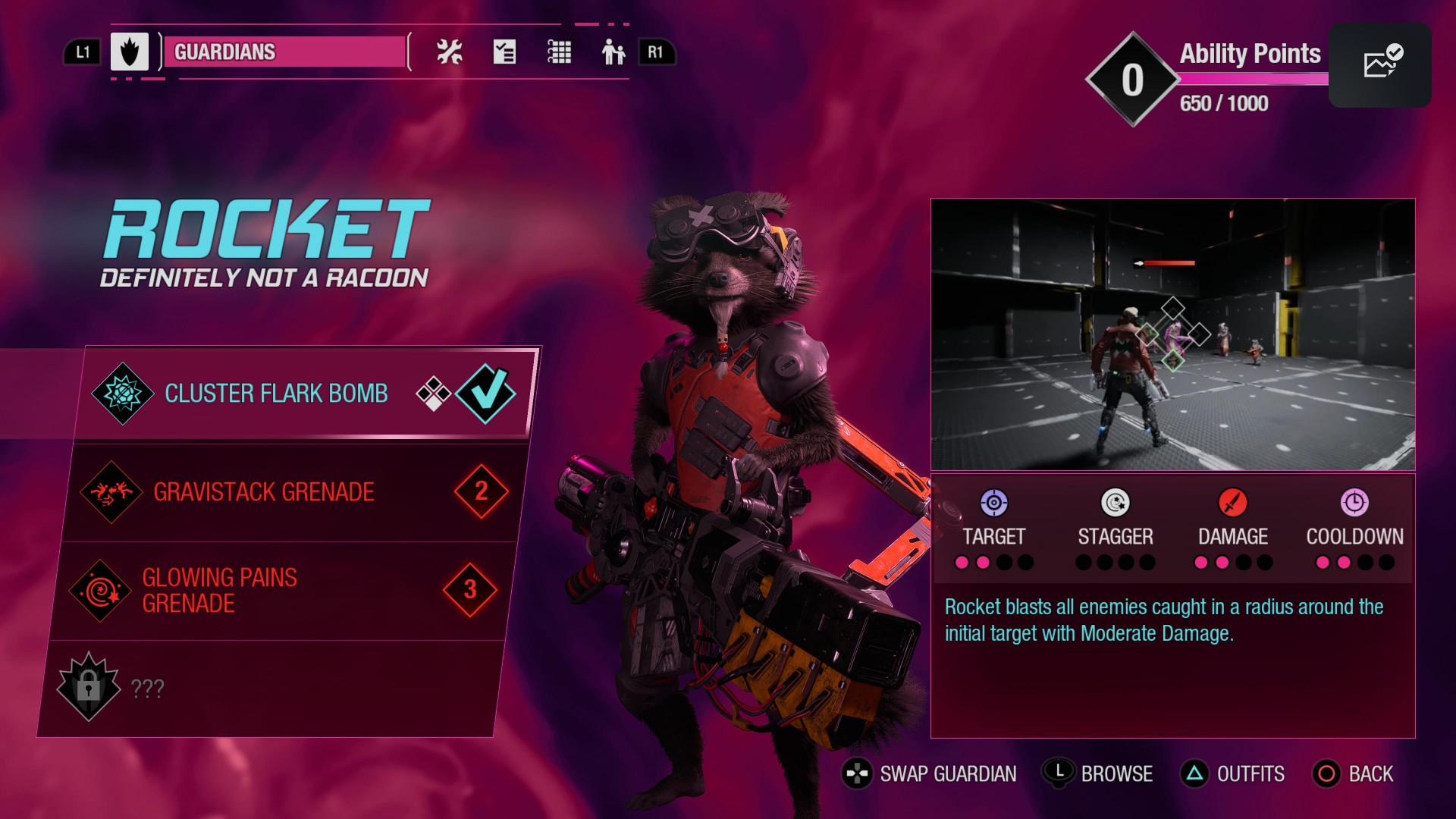Select the Cluster Flark Bomb ability

[303, 394]
